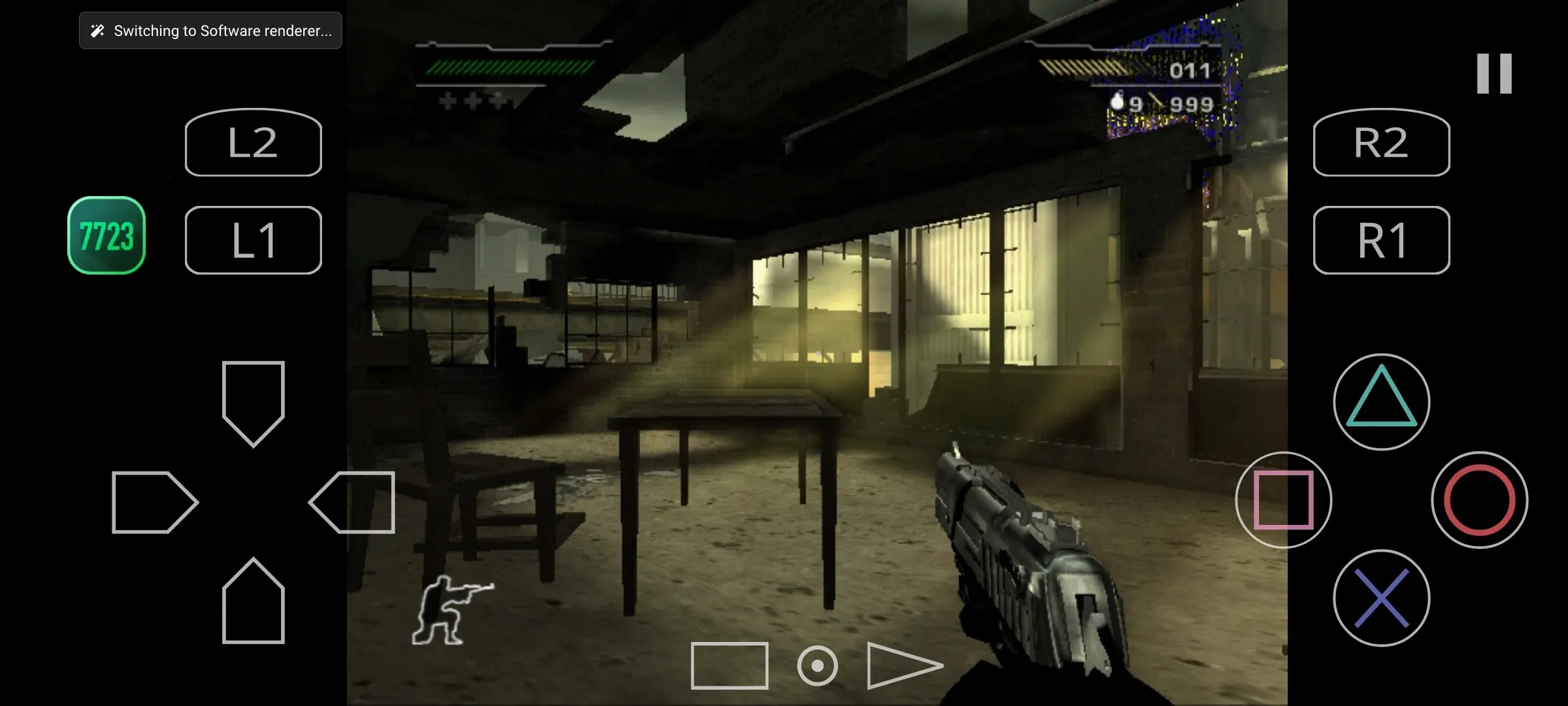The image size is (1568, 706).
Task: Open the green 7723 overlay icon
Action: click(106, 235)
